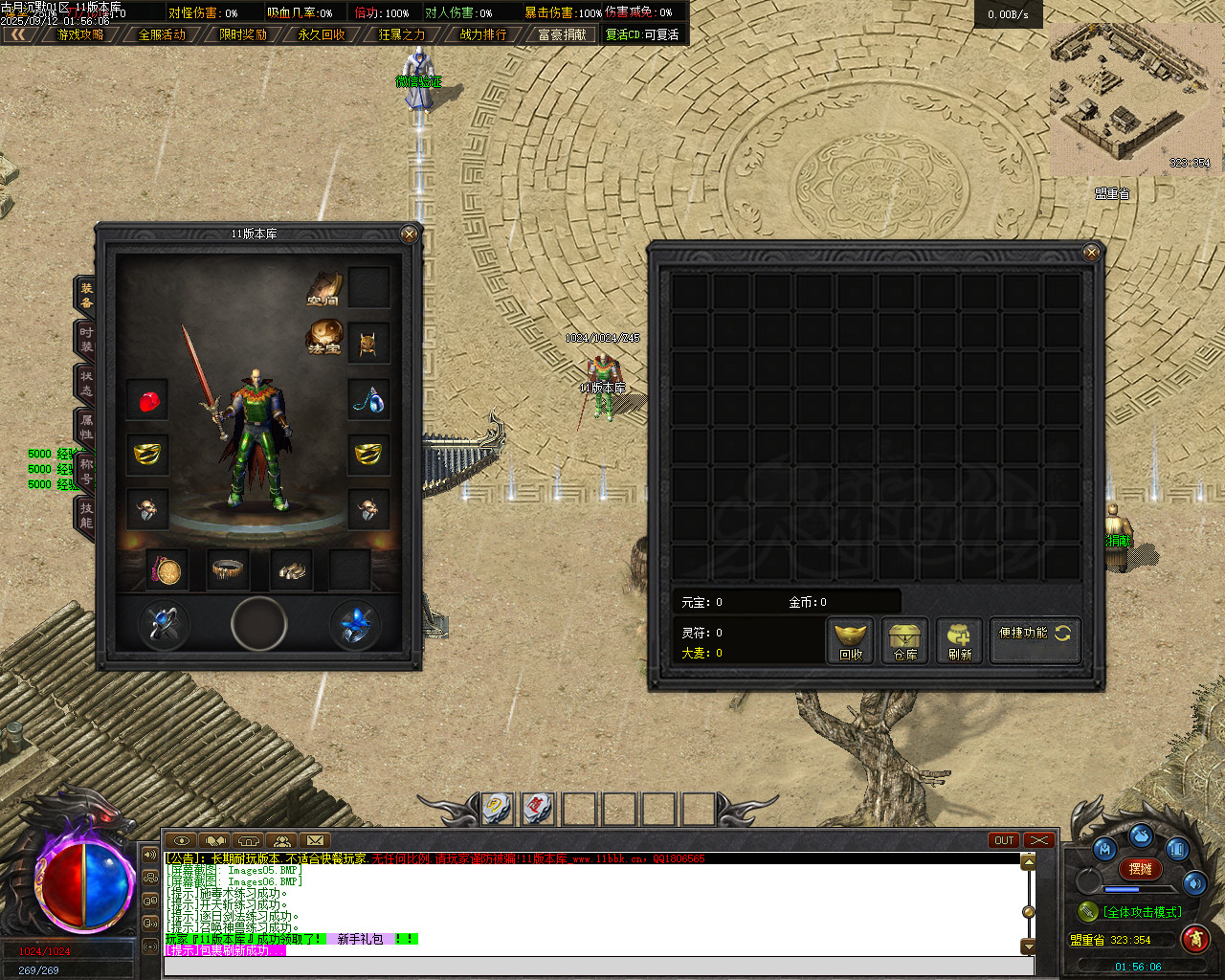This screenshot has height=980, width=1225.
Task: Select the red gem equipment slot
Action: [x=148, y=401]
